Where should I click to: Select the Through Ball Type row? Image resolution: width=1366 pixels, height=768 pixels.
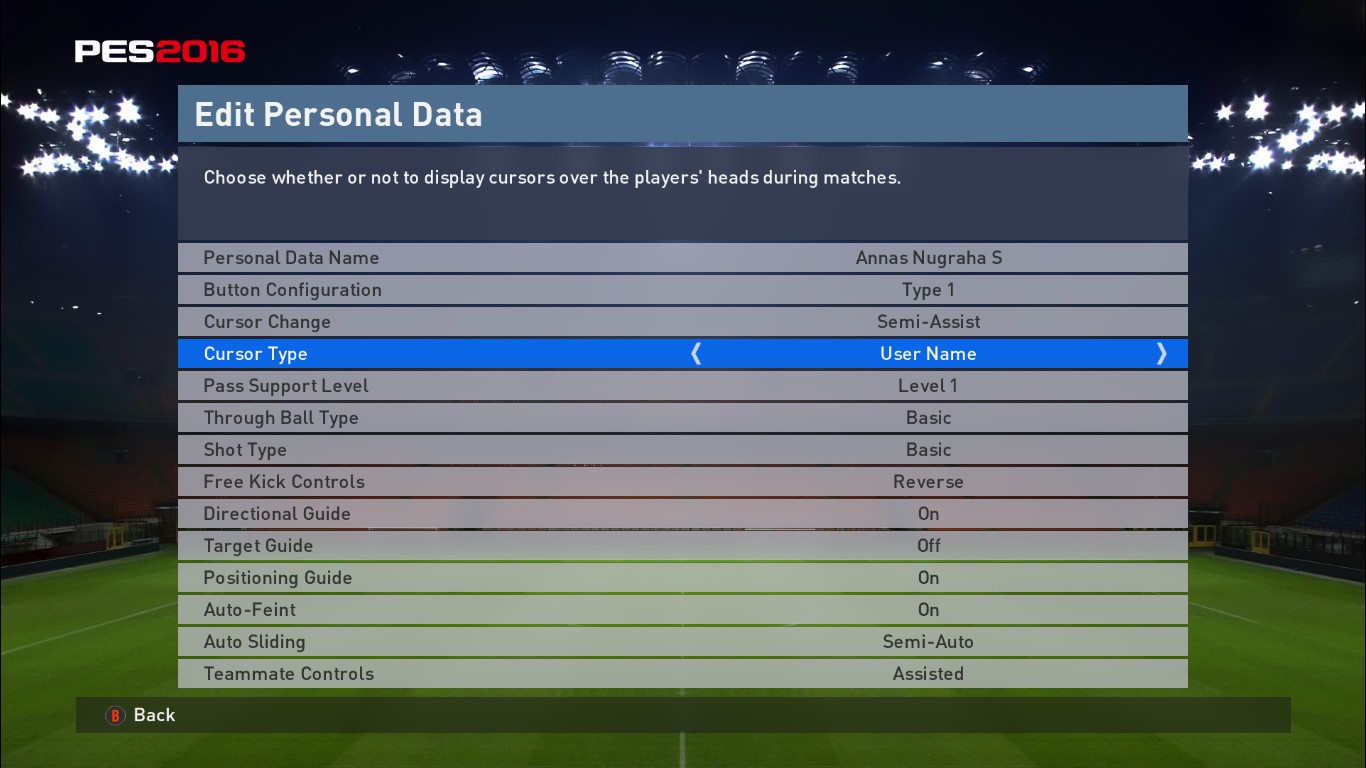tap(683, 417)
